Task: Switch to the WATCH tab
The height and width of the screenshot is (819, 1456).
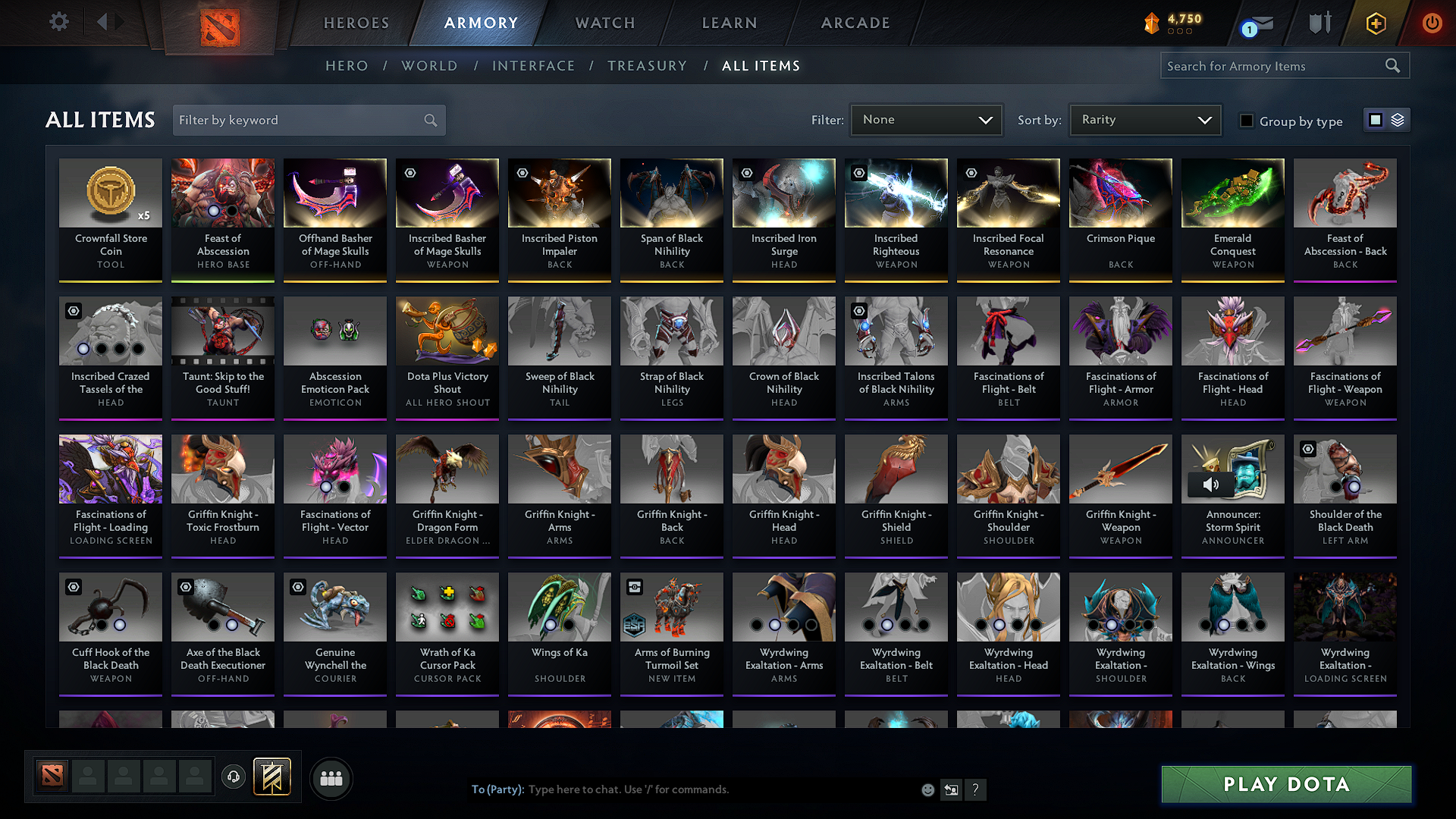Action: [604, 23]
